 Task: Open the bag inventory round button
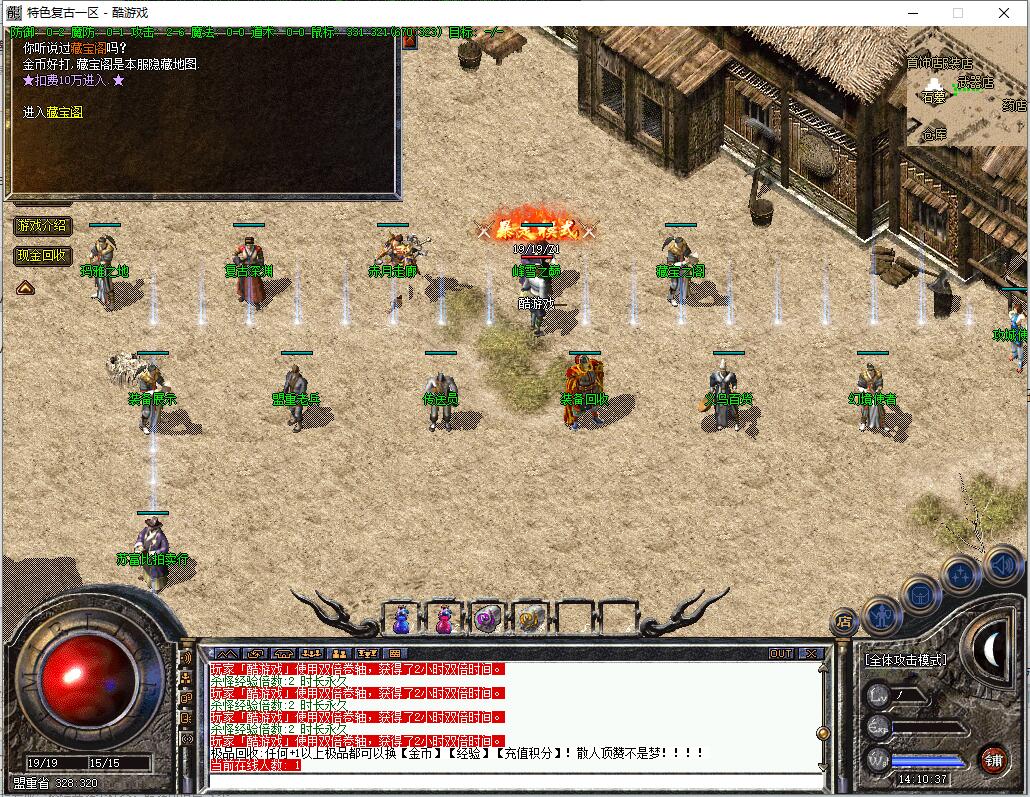[921, 595]
